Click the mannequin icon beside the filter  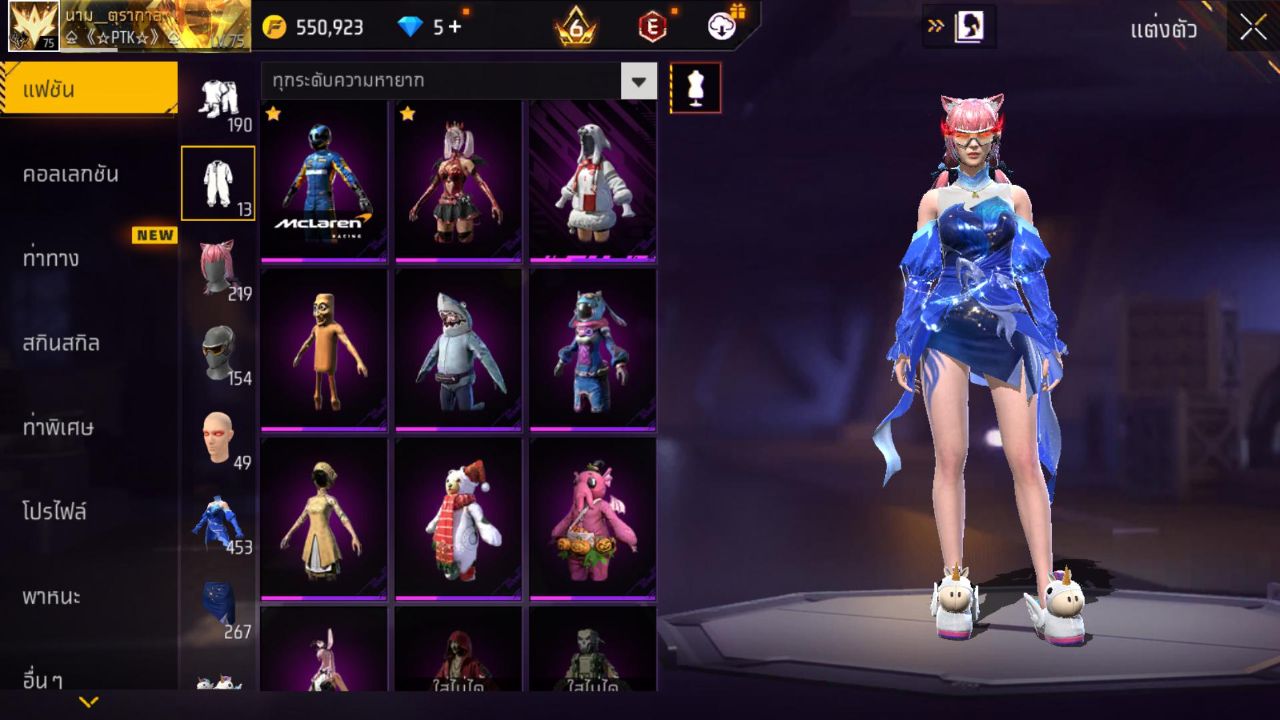695,88
